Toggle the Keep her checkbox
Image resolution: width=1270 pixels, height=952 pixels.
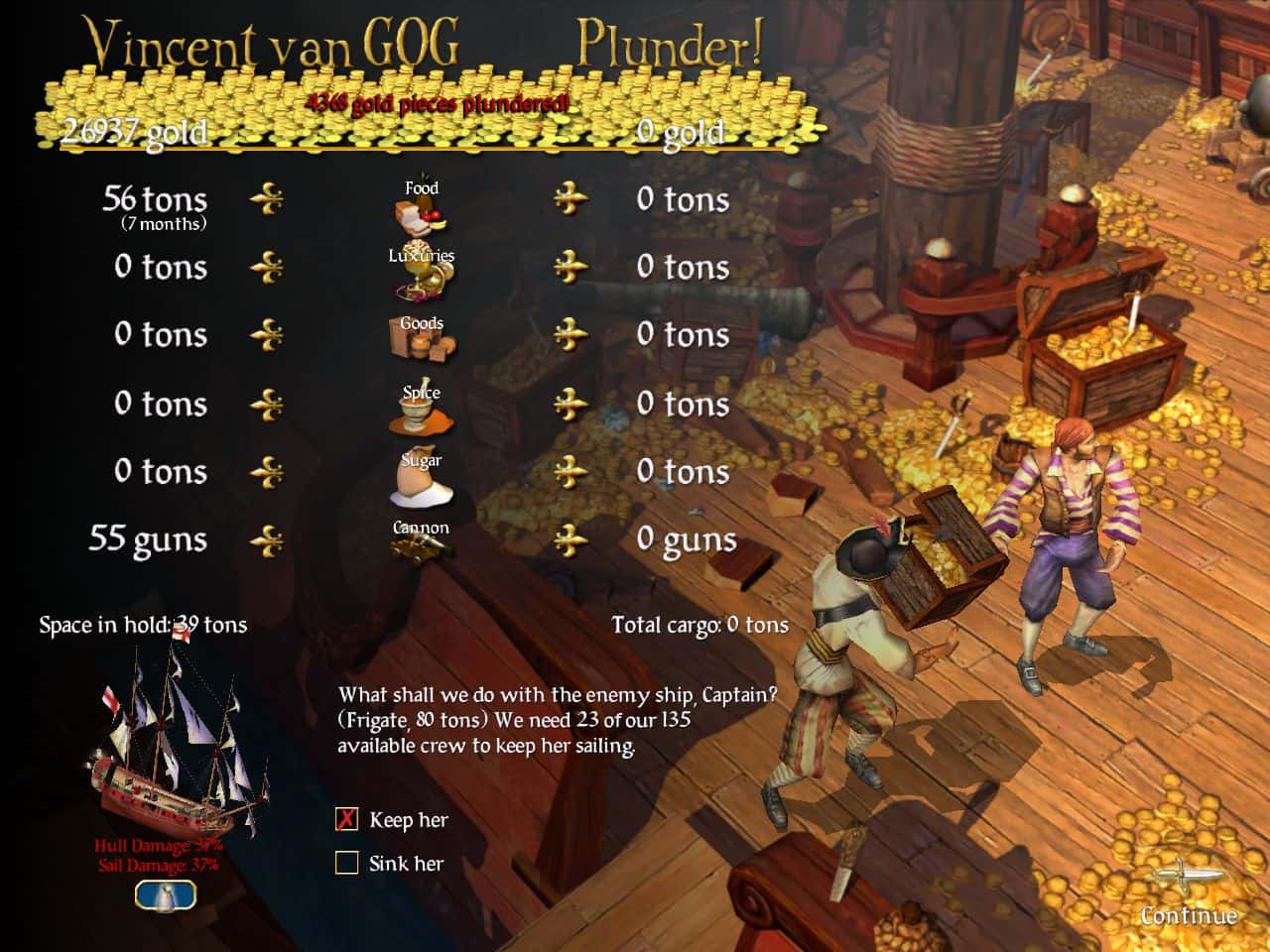click(346, 819)
